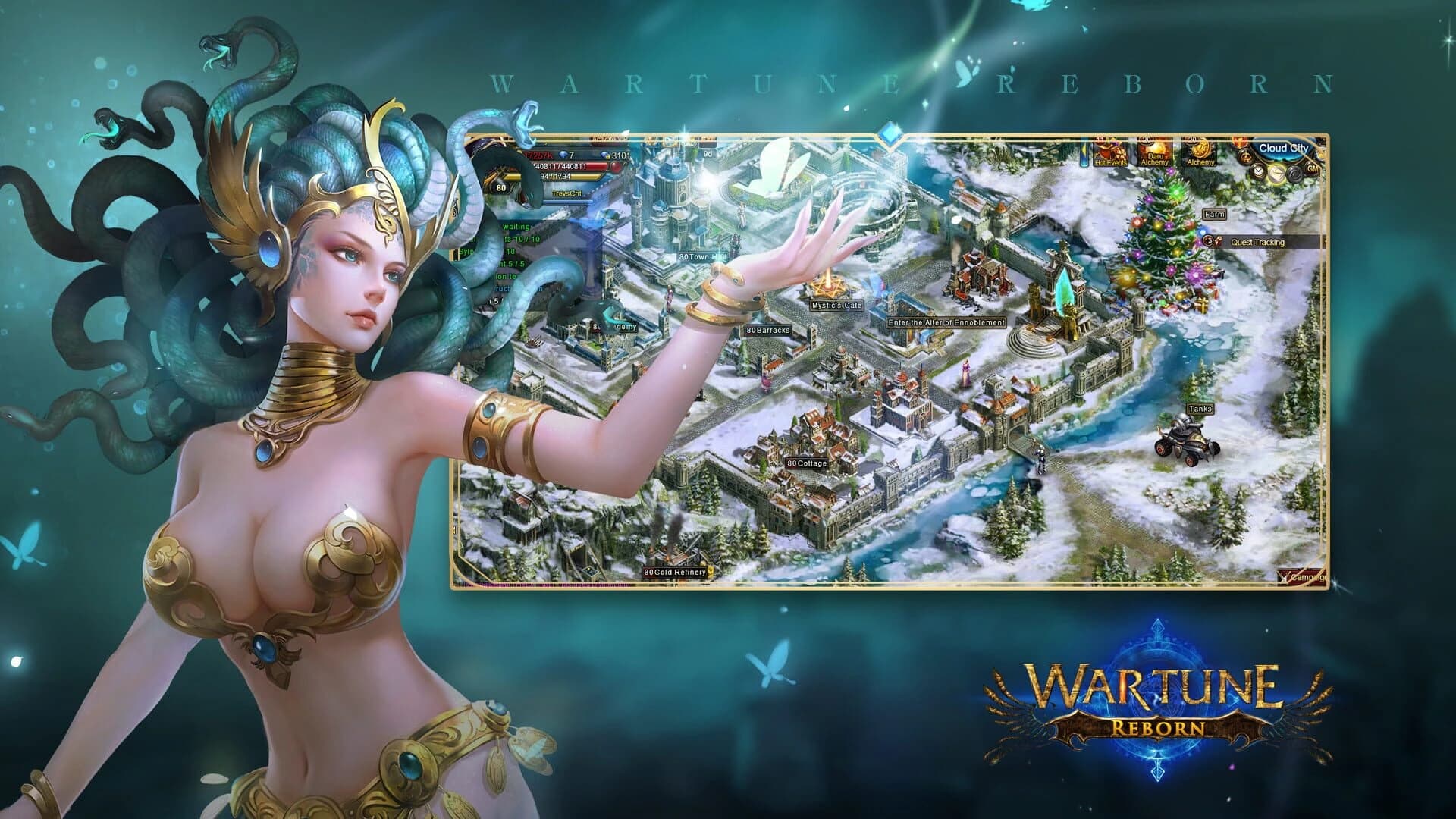Open the Hot Events panel
Image resolution: width=1456 pixels, height=819 pixels.
tap(1111, 153)
